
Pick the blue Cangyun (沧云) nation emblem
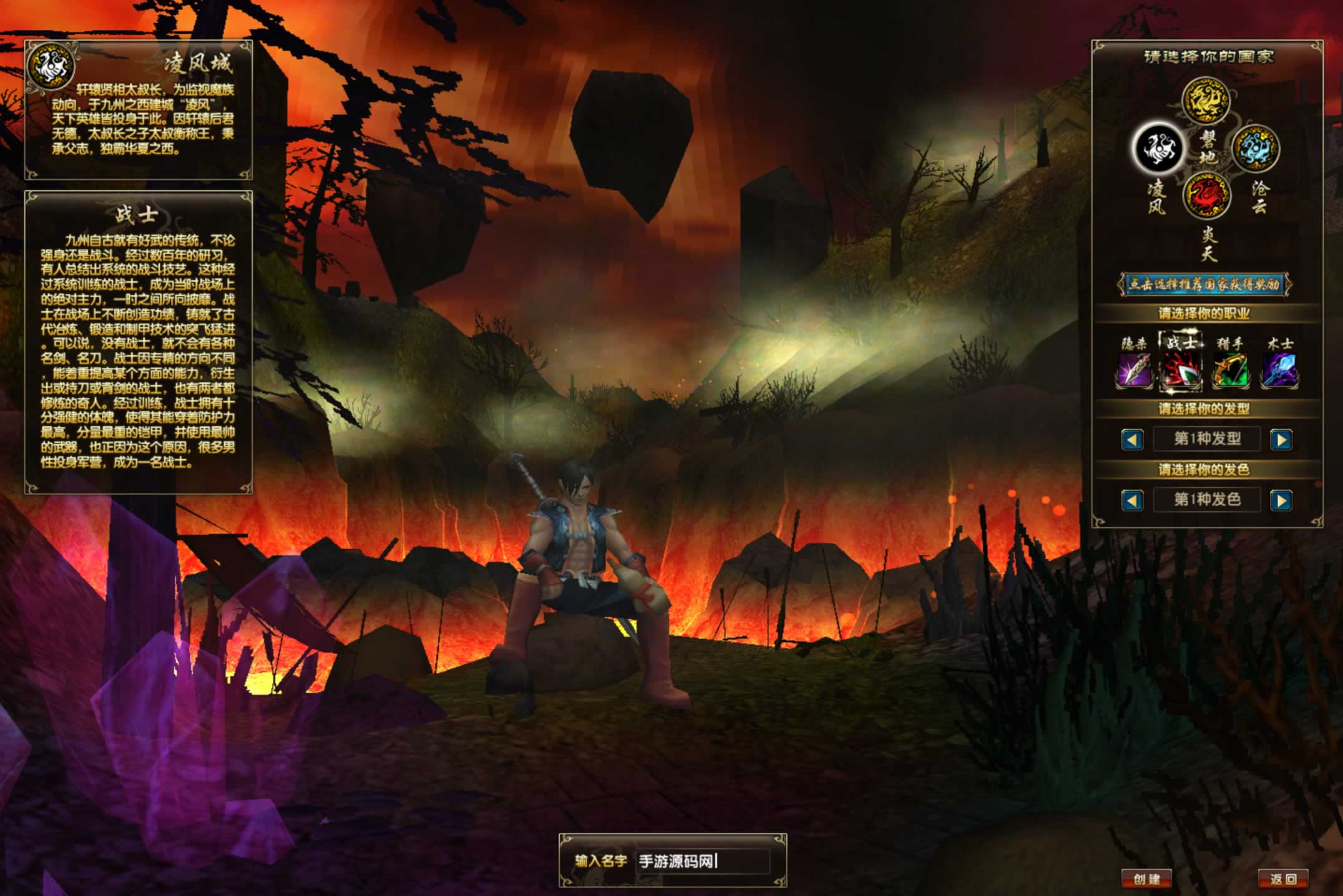(1255, 149)
